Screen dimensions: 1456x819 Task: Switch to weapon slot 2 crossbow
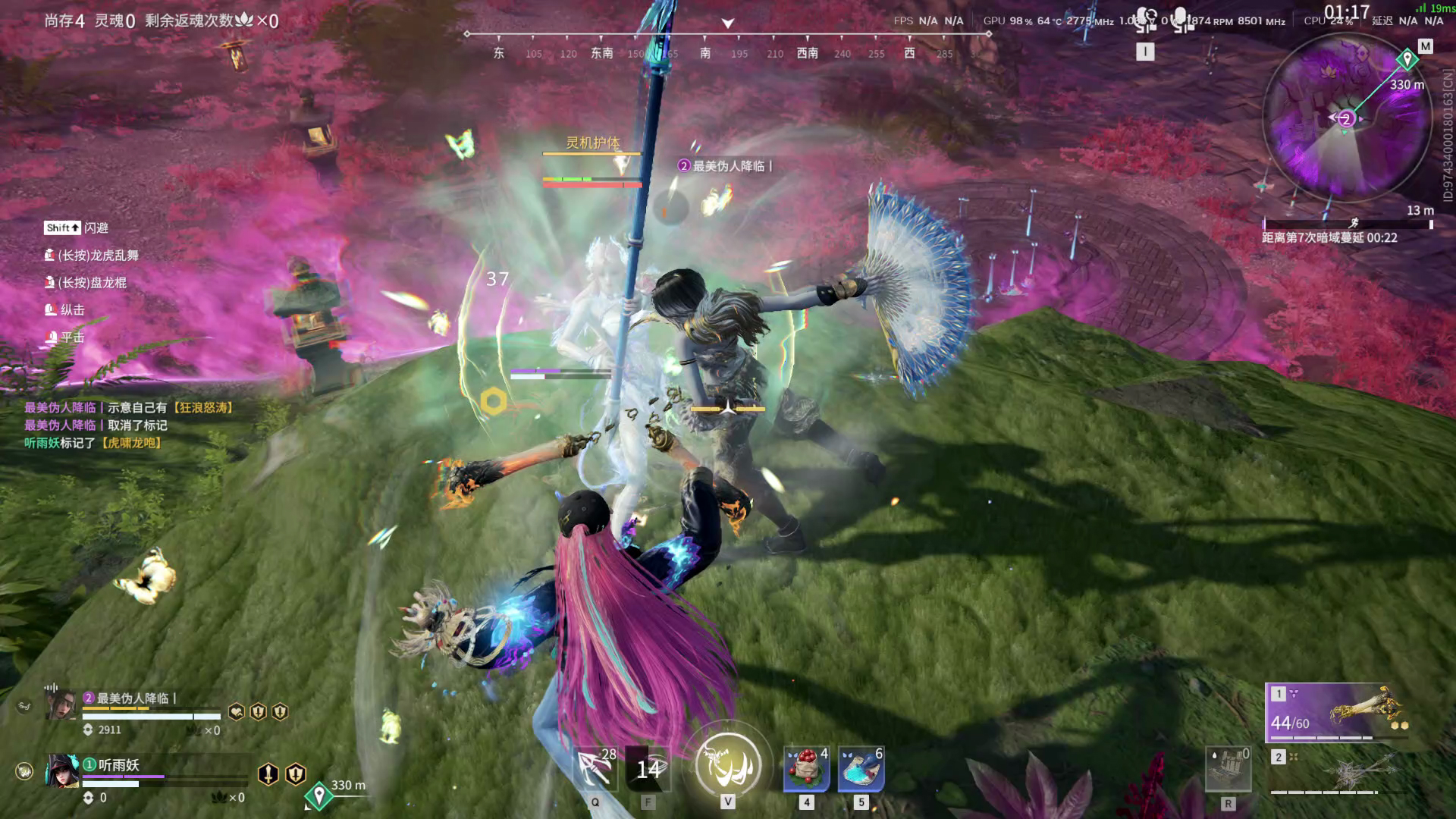[x=1336, y=772]
